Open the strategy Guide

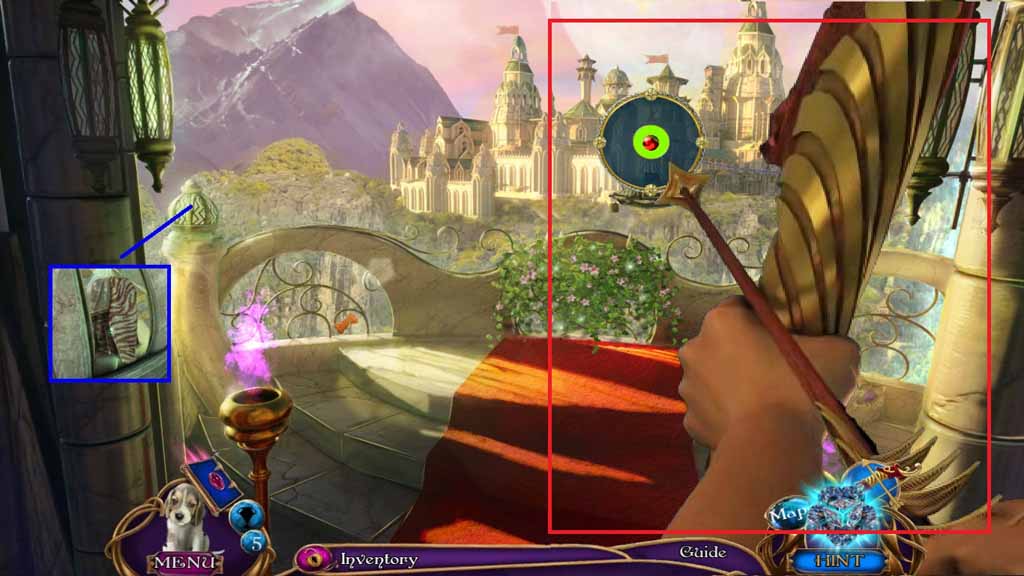coord(702,552)
